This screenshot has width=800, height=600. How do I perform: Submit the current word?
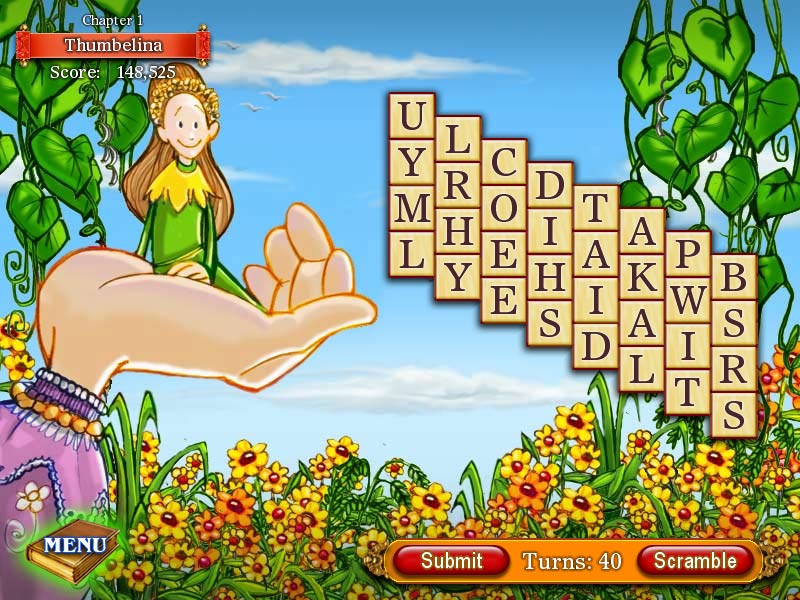(451, 561)
